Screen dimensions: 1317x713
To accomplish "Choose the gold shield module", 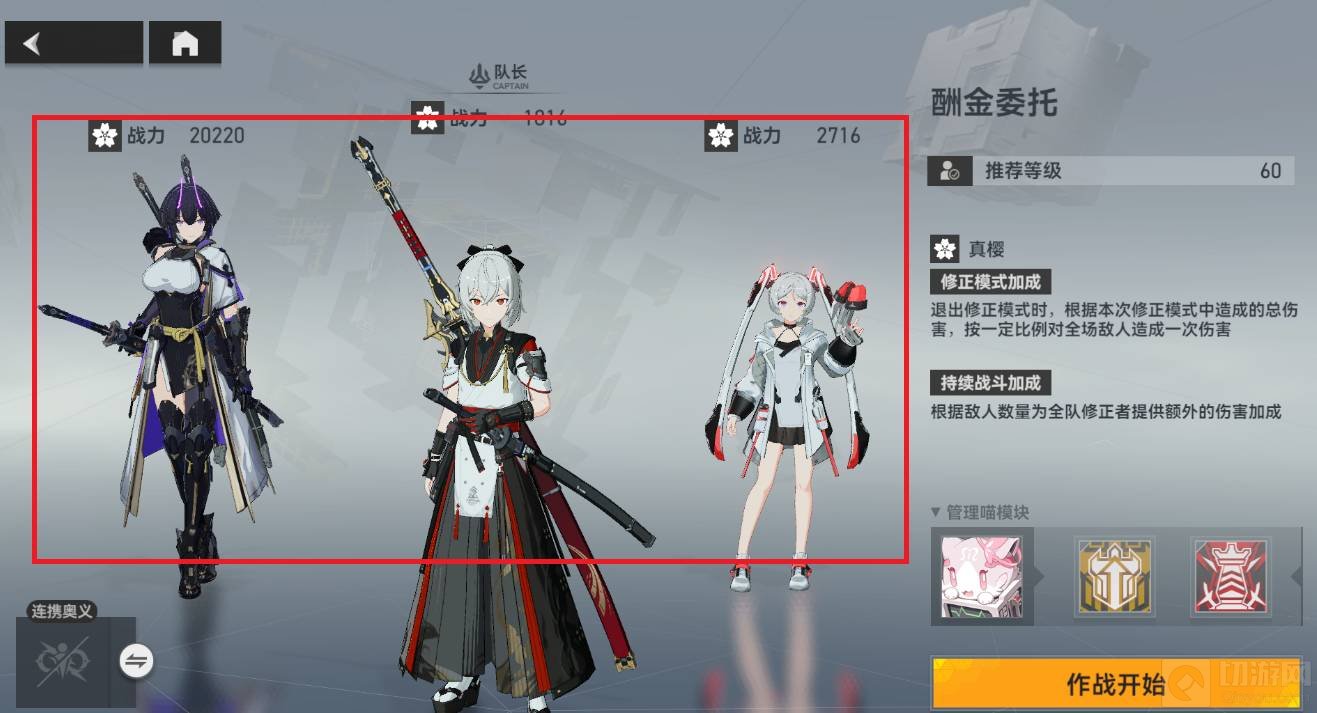I will coord(1114,575).
